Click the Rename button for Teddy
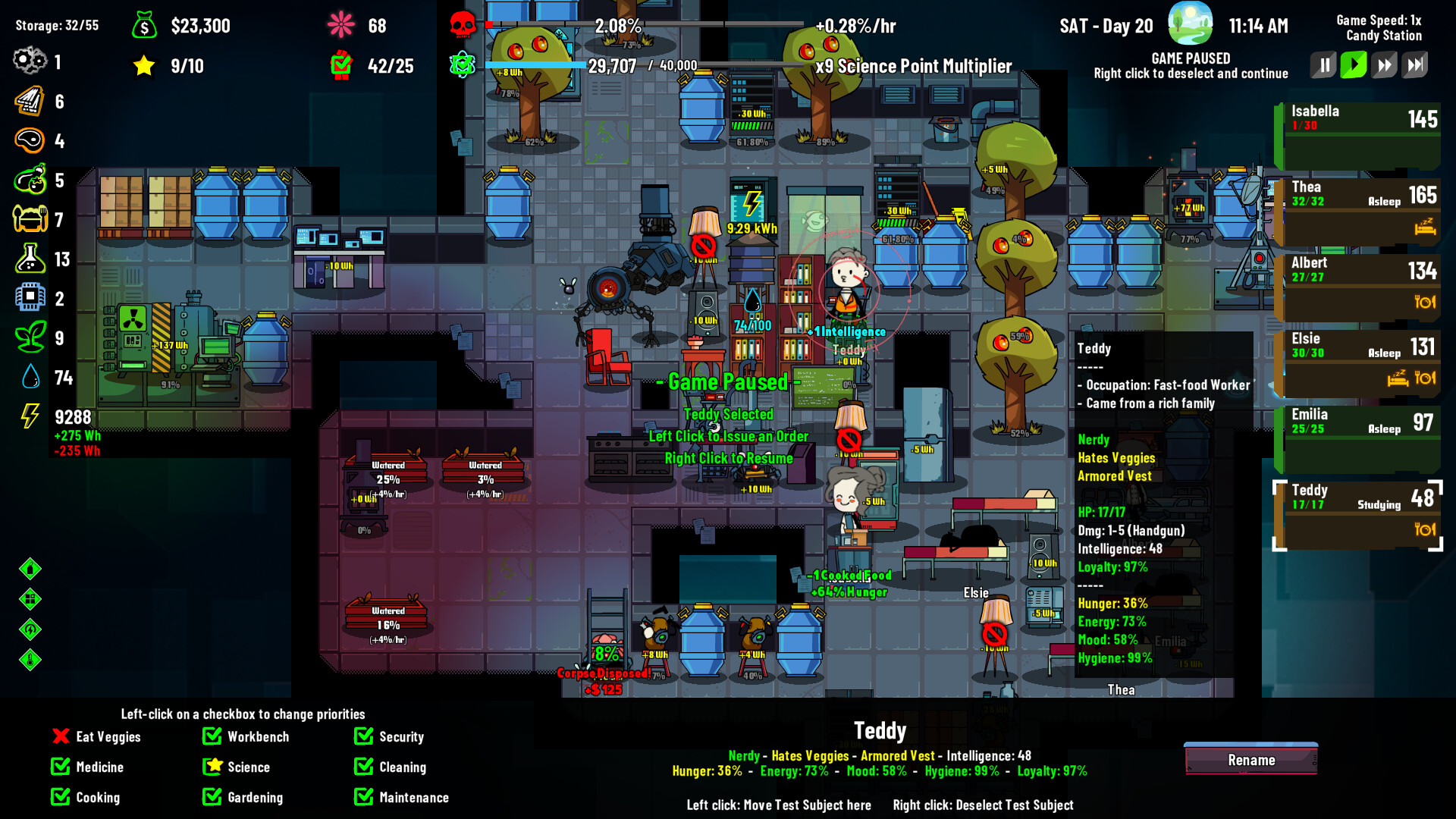The width and height of the screenshot is (1456, 819). 1250,760
